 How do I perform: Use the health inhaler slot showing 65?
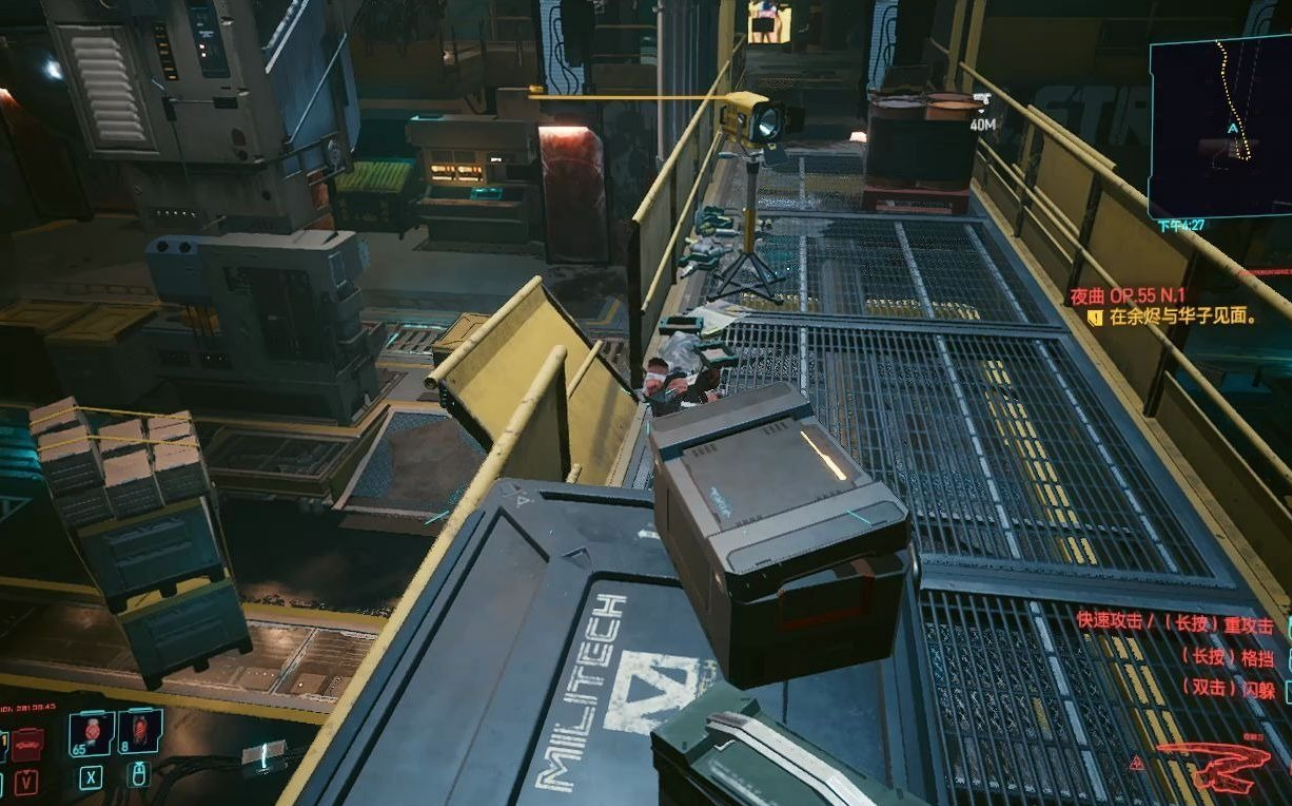[92, 733]
